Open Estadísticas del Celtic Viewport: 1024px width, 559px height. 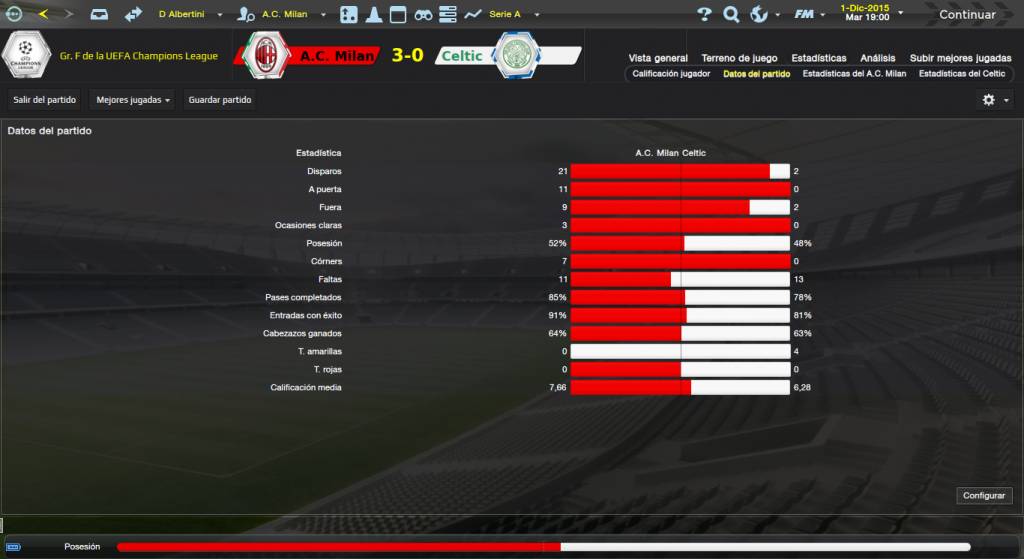tap(961, 74)
